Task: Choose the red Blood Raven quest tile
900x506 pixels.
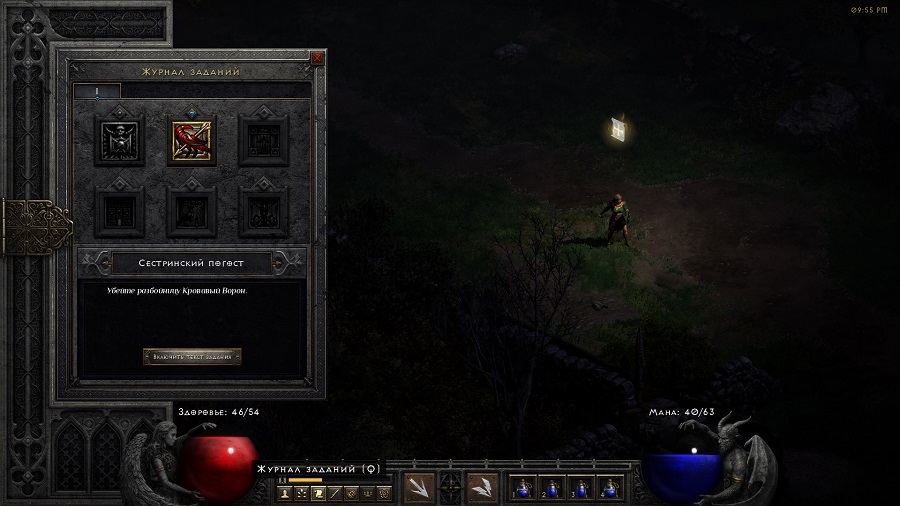Action: pyautogui.click(x=191, y=139)
